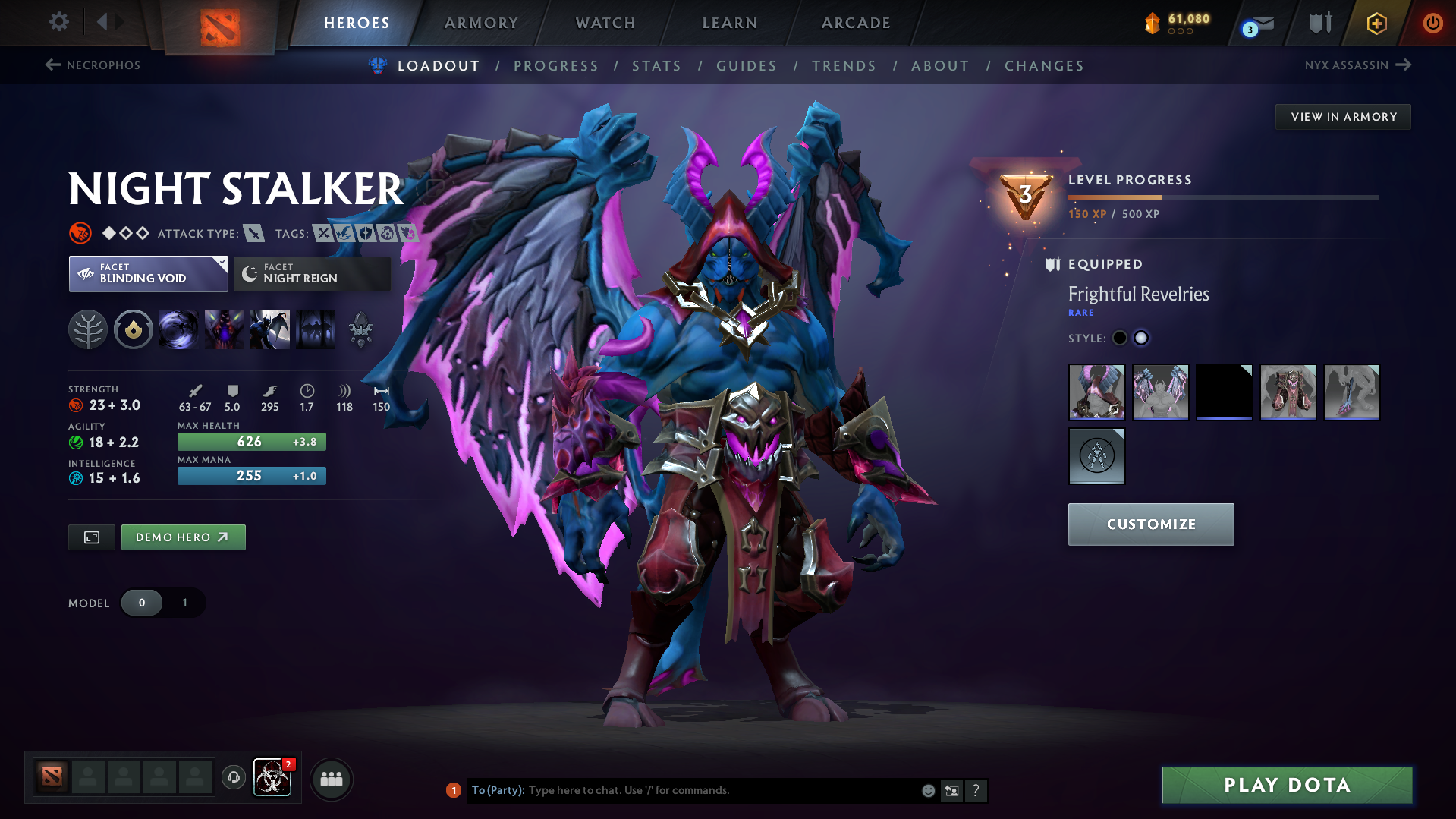The width and height of the screenshot is (1456, 819).
Task: Switch to the ARMORY tab
Action: 481,22
